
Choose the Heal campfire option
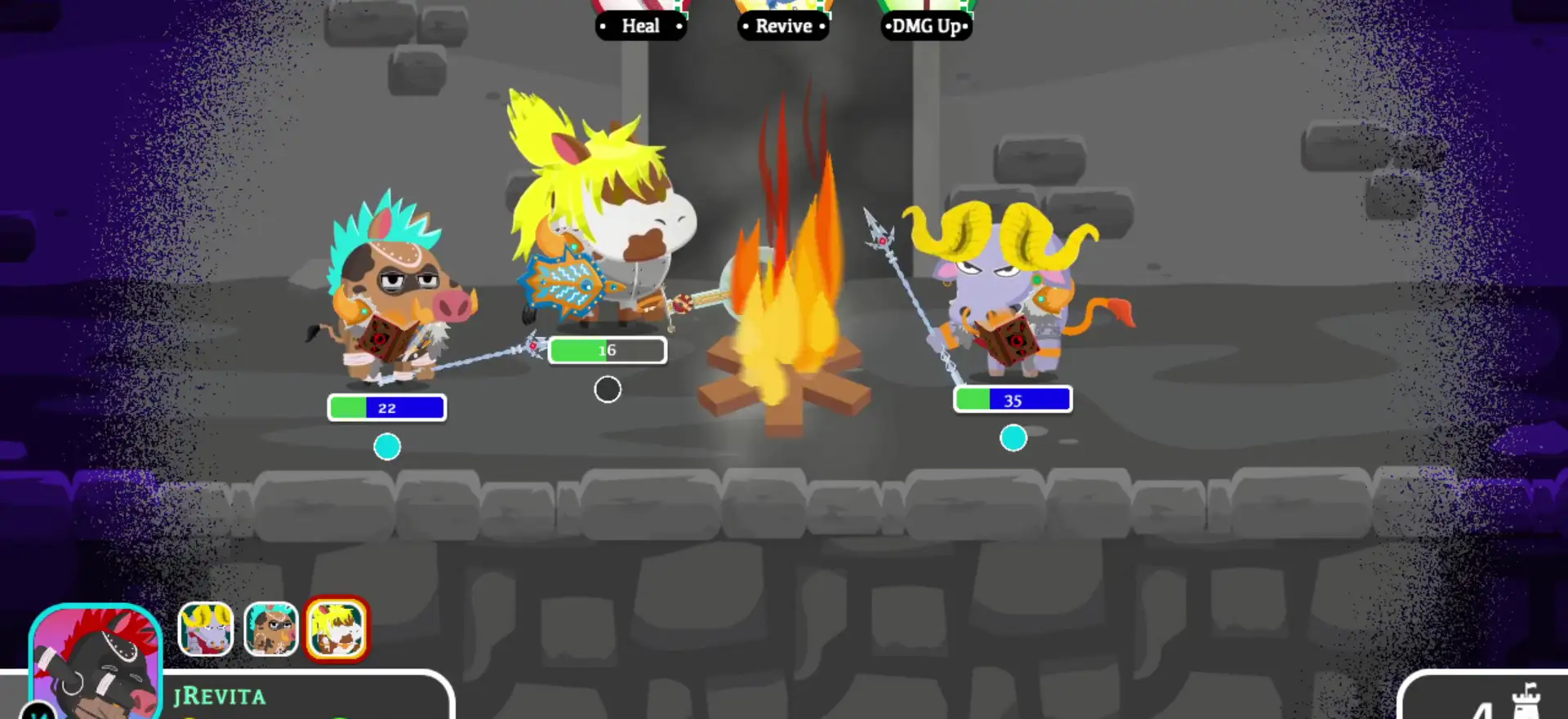(x=640, y=25)
